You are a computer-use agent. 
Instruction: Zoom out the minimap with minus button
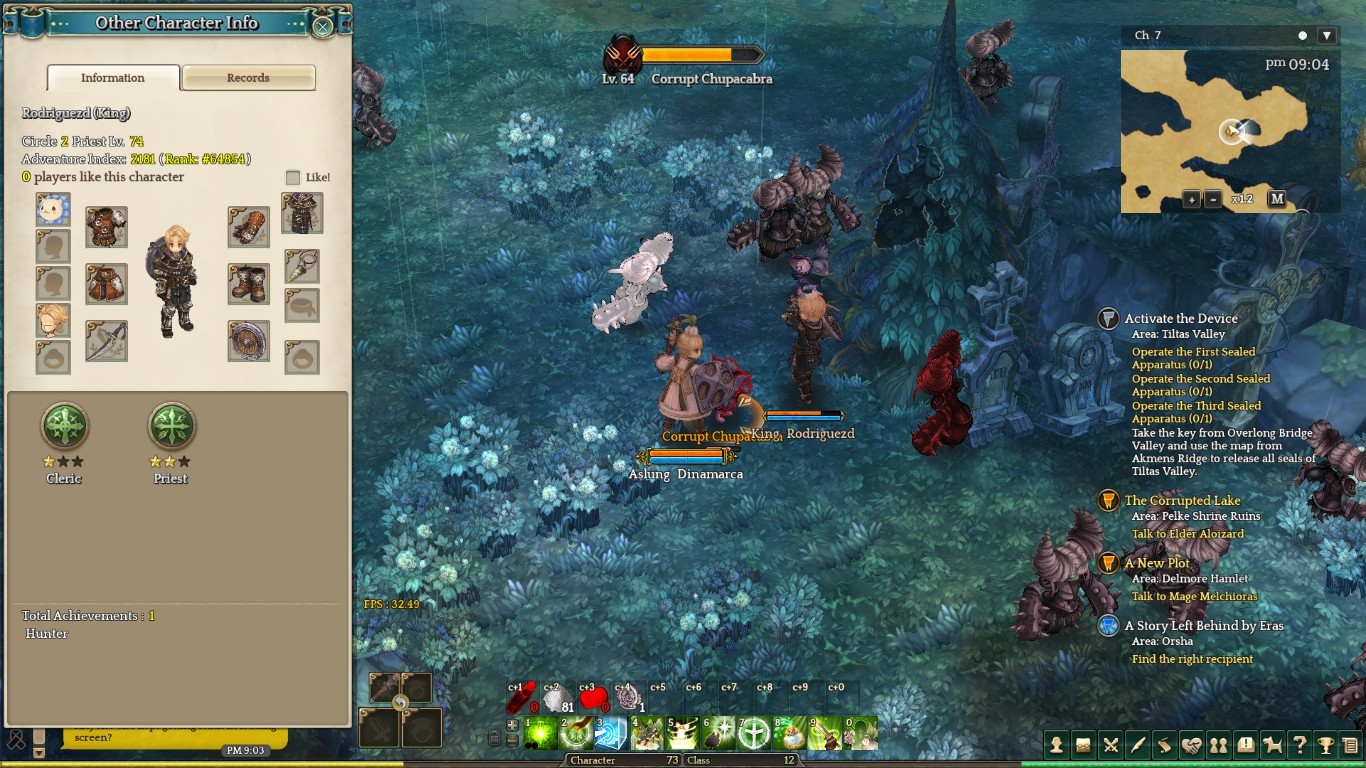pos(1213,199)
